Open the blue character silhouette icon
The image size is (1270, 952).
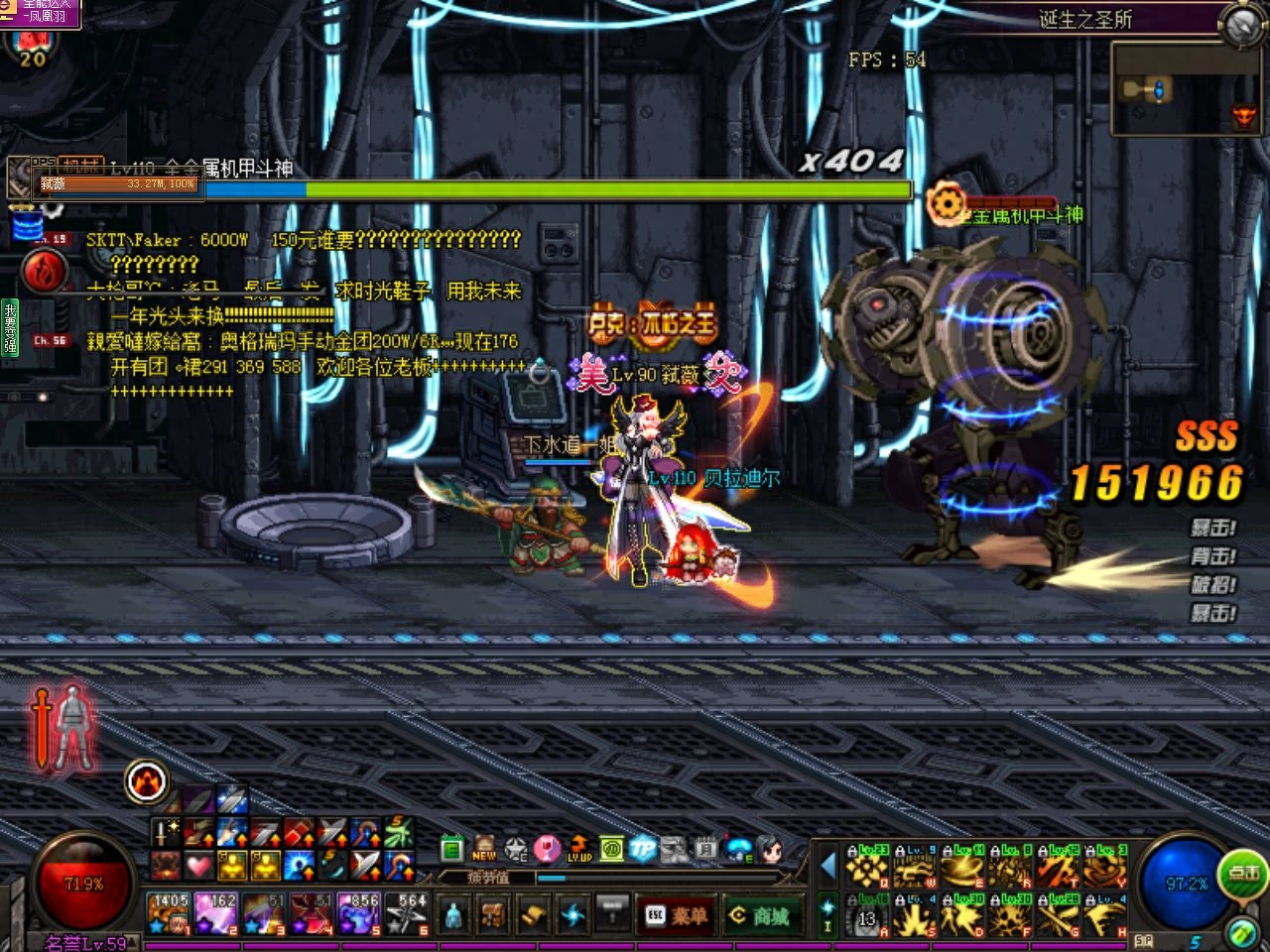(453, 913)
